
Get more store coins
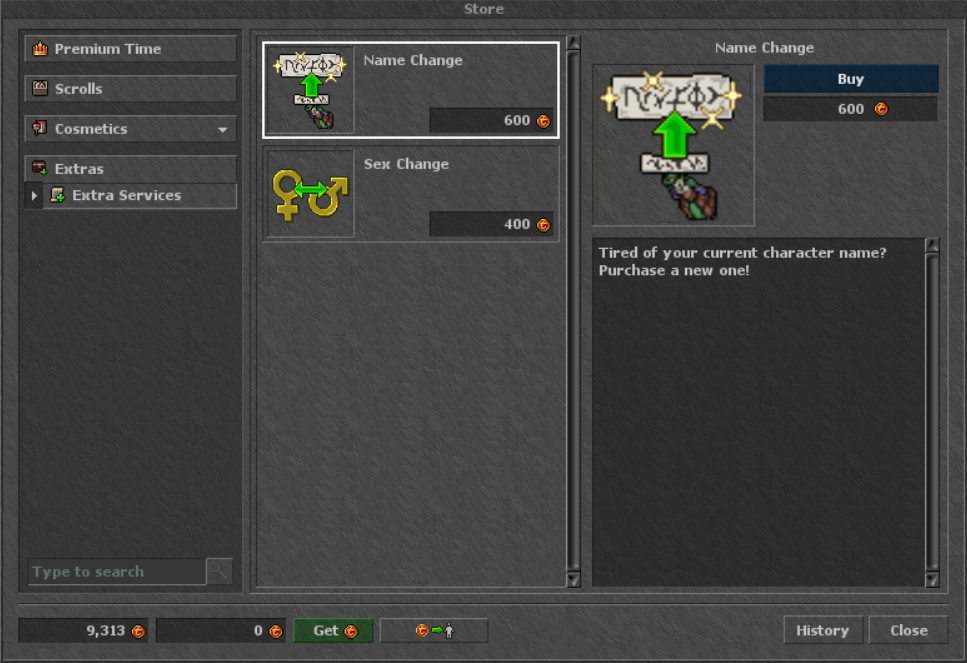click(x=333, y=631)
